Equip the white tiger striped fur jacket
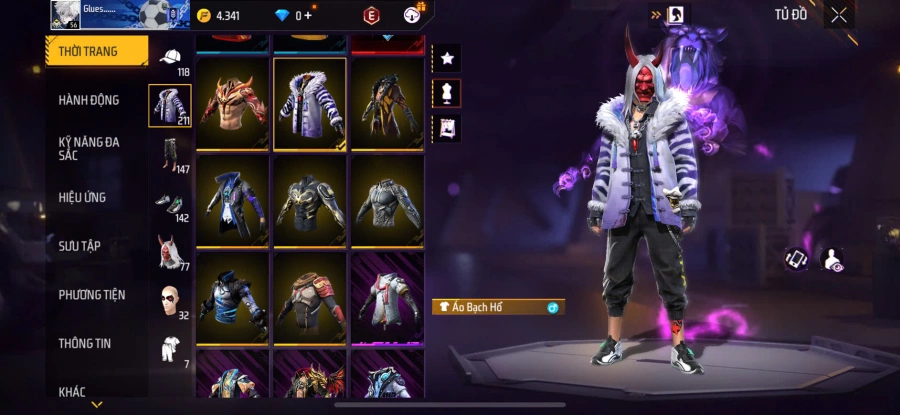 310,103
